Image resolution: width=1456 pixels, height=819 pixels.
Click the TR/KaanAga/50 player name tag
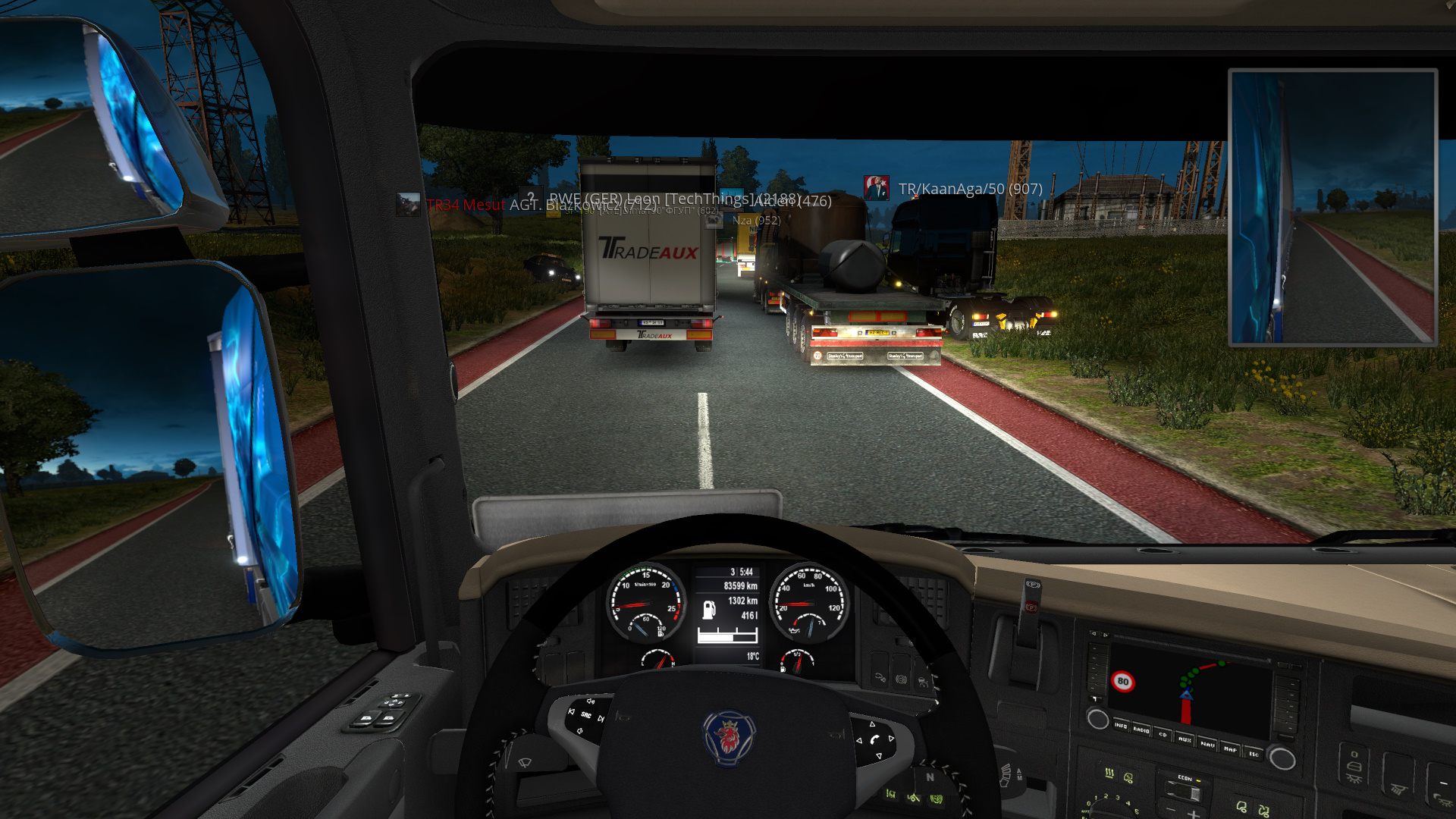pos(970,189)
